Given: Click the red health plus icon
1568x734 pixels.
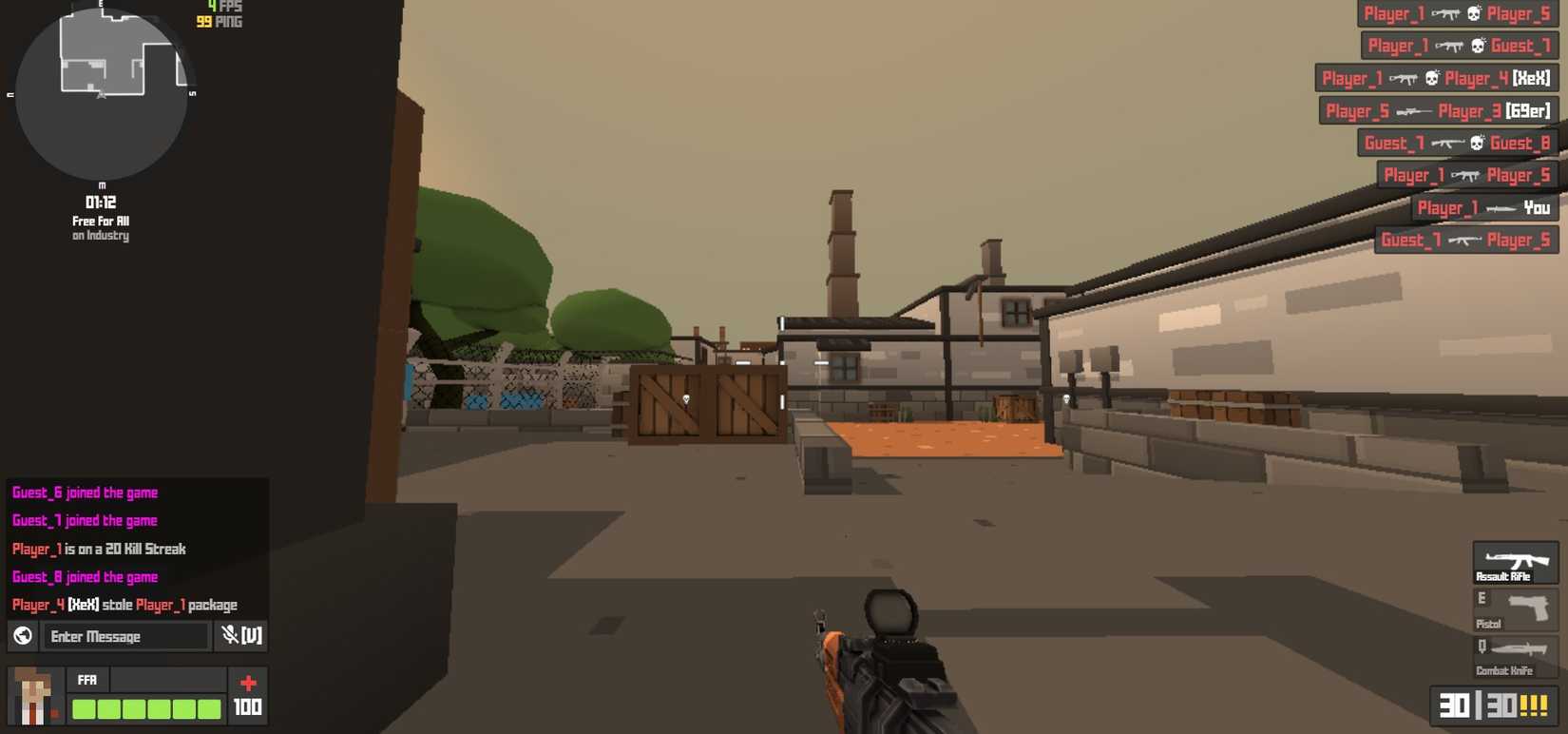Looking at the screenshot, I should 247,680.
